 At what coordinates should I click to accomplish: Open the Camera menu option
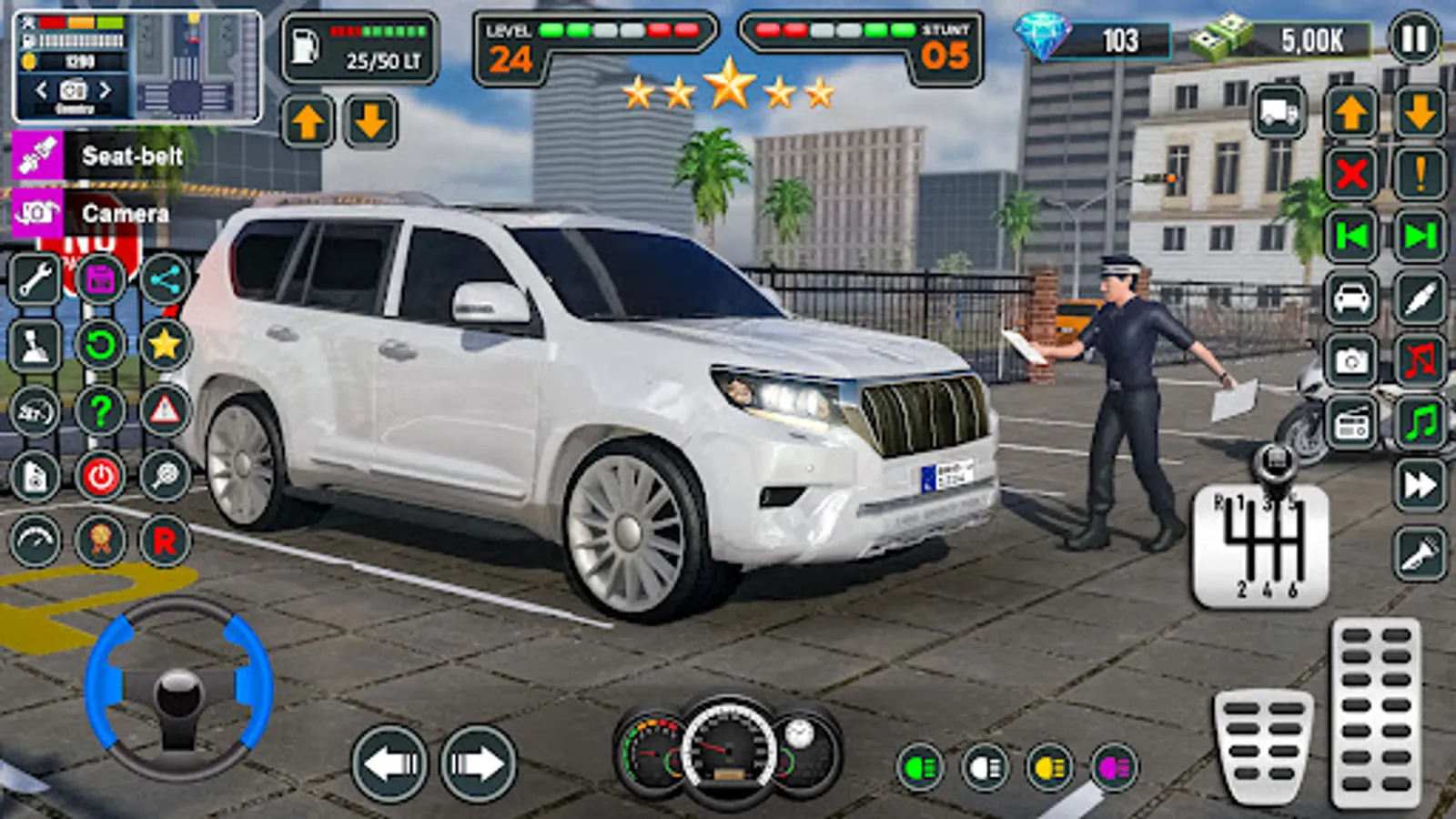coord(125,215)
